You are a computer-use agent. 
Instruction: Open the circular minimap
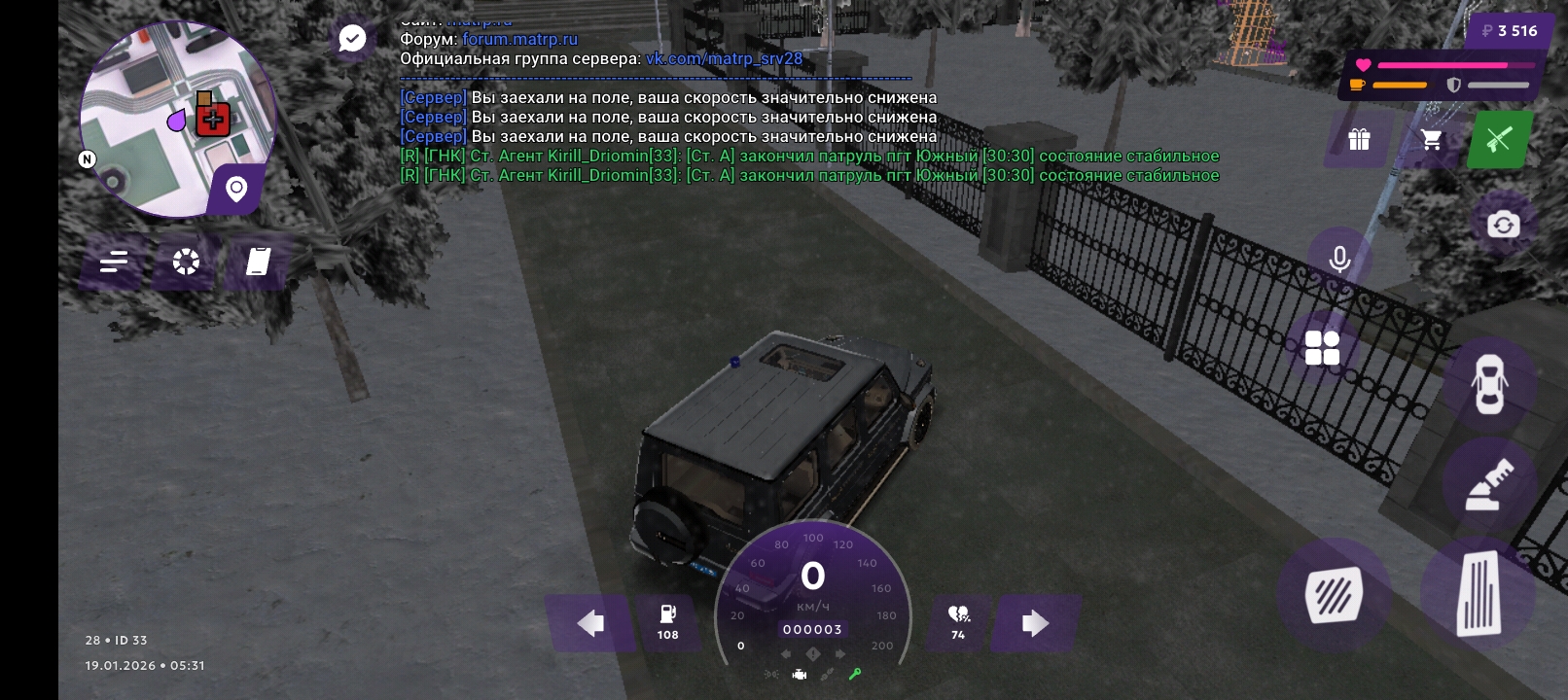(x=175, y=117)
